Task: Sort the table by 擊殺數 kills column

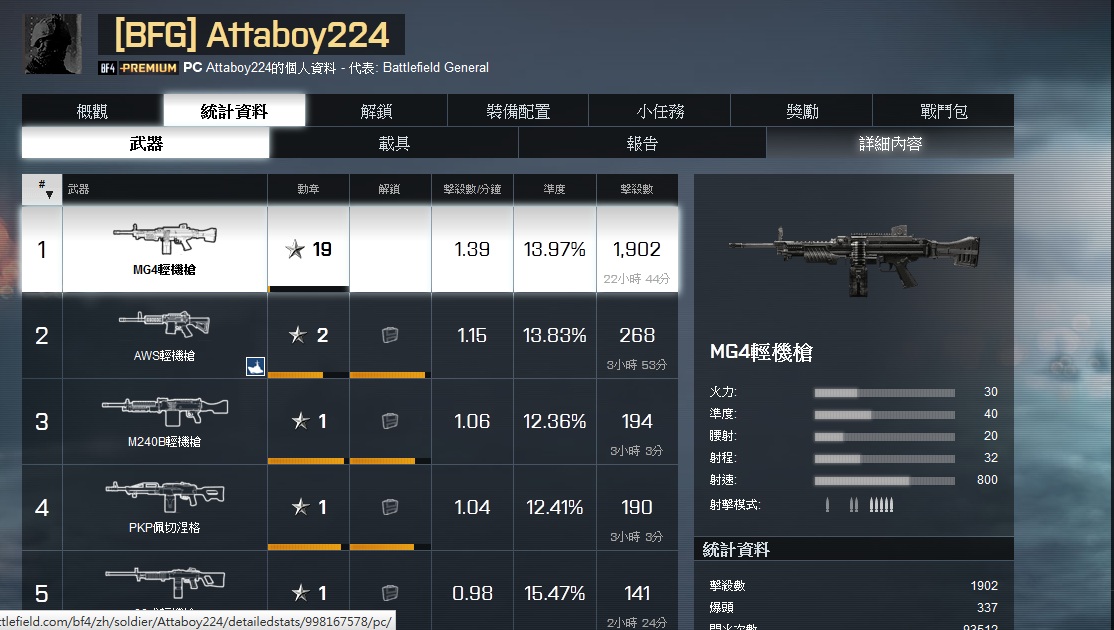Action: (x=637, y=189)
